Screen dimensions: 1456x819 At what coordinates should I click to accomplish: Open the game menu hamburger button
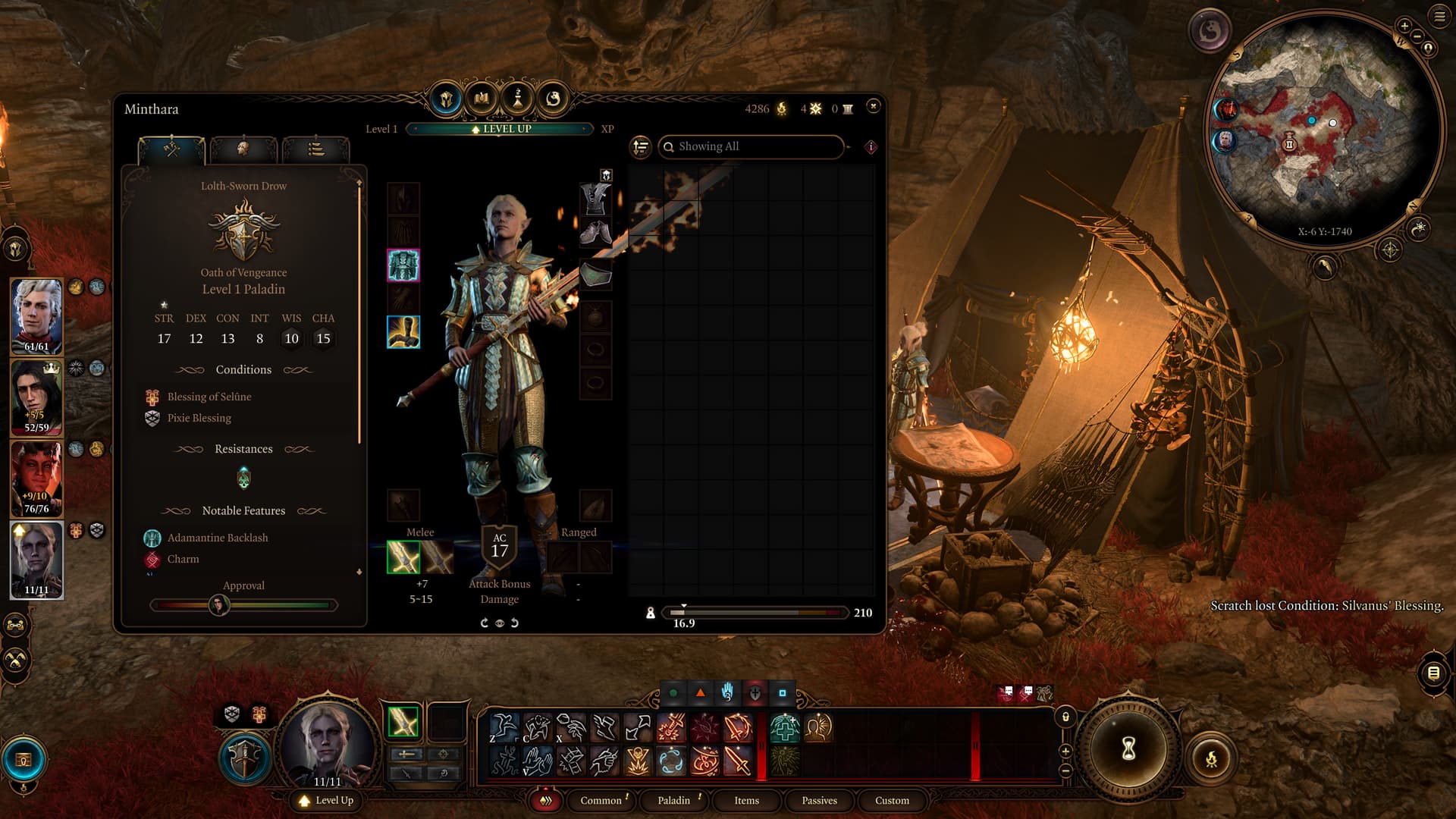(1439, 16)
